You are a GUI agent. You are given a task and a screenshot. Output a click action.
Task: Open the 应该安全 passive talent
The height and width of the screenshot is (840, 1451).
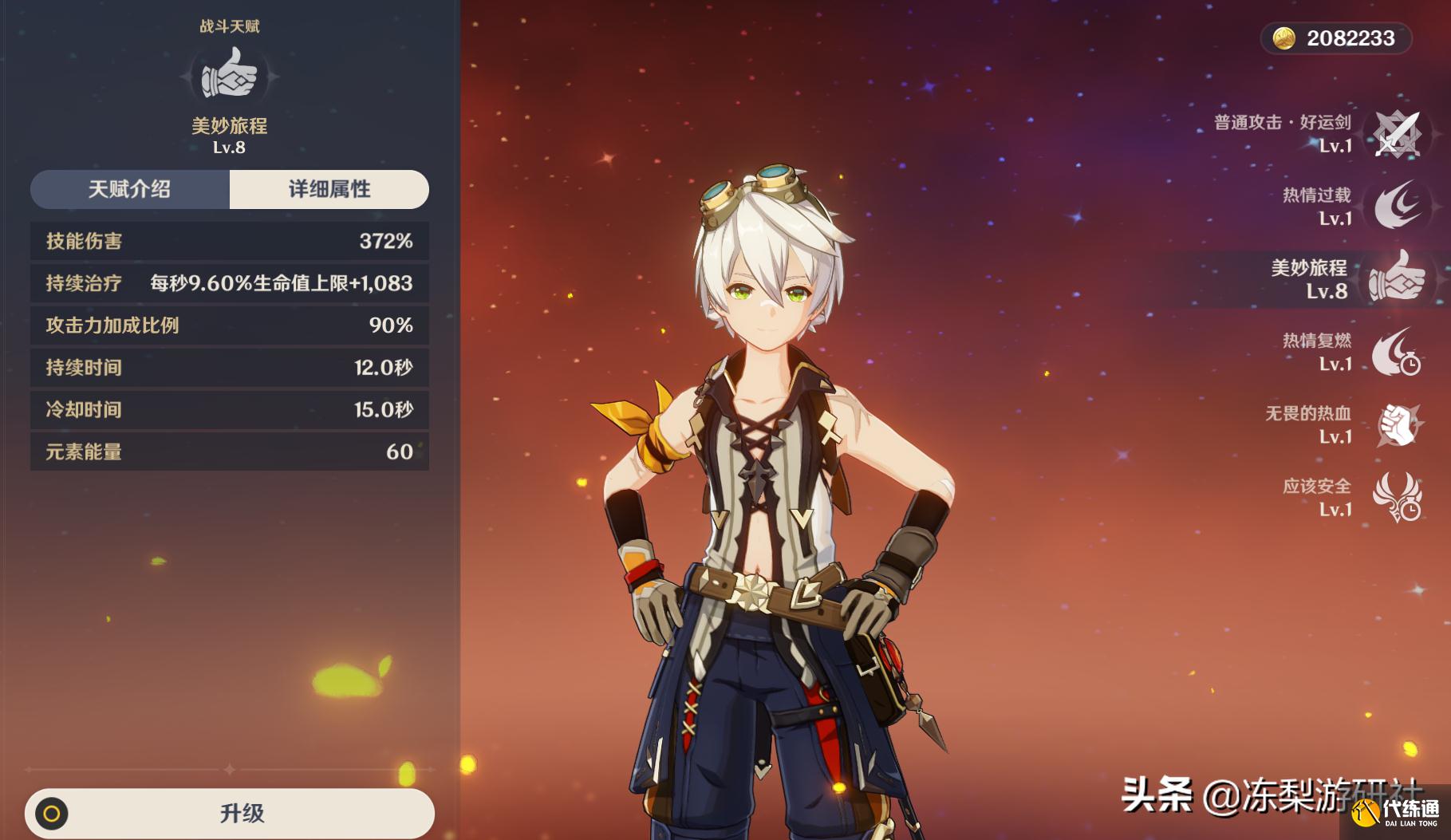pyautogui.click(x=1396, y=497)
